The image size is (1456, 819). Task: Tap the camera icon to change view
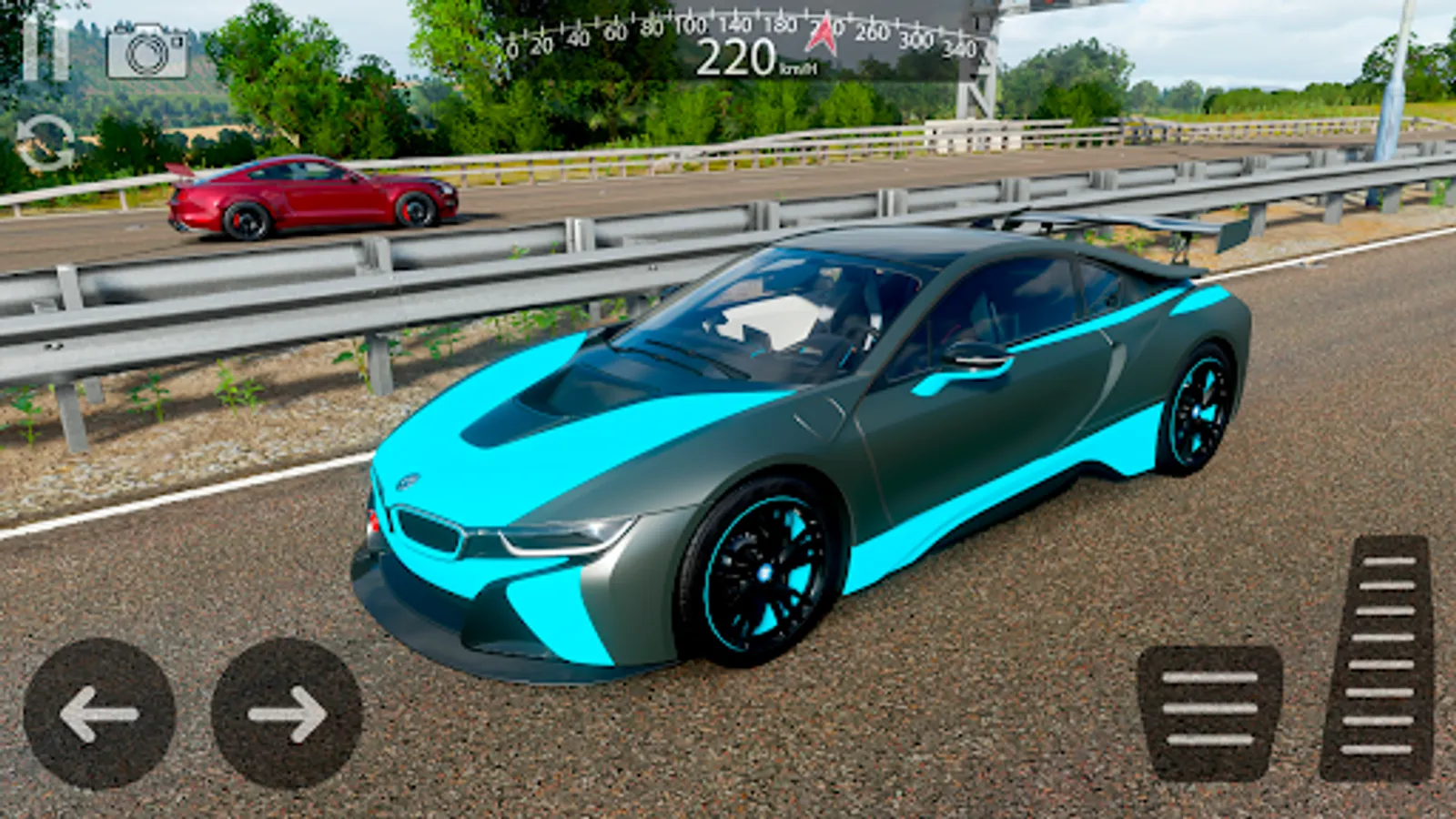[x=147, y=52]
